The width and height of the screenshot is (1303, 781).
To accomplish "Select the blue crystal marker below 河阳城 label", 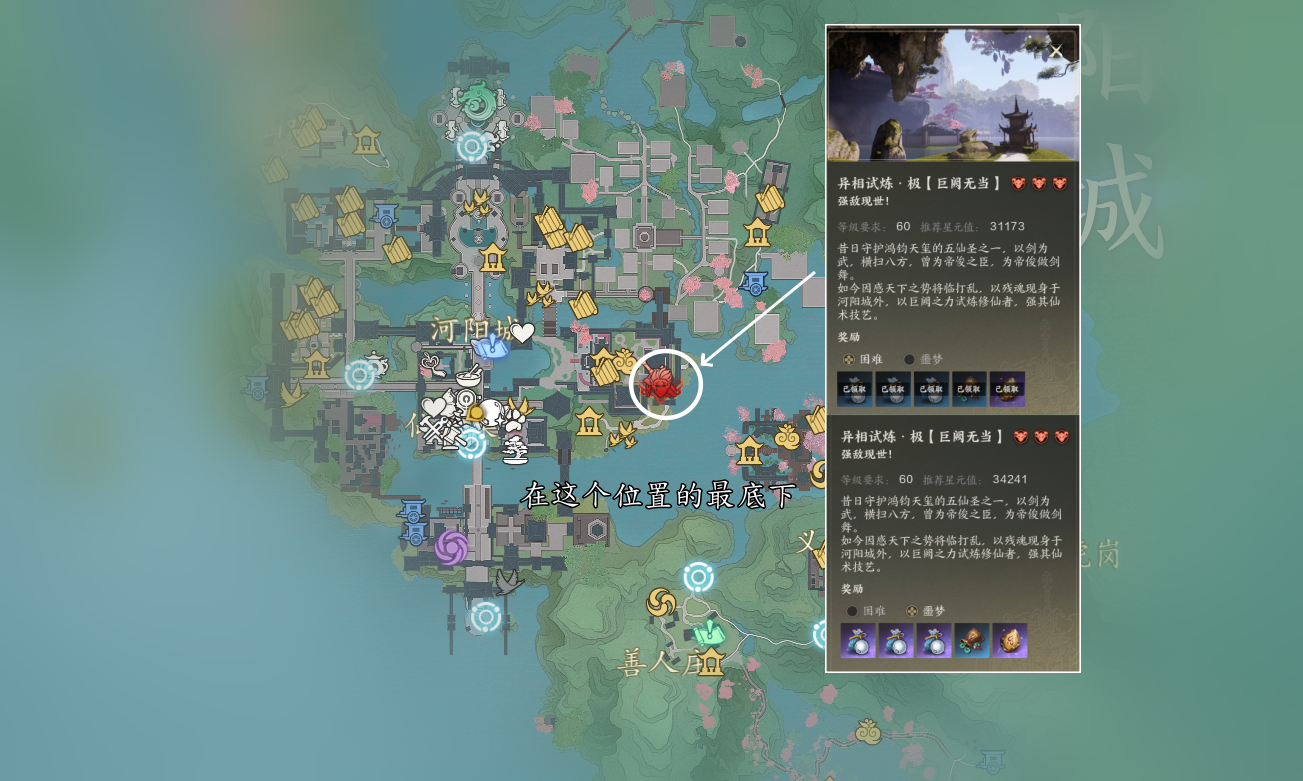I will point(490,347).
